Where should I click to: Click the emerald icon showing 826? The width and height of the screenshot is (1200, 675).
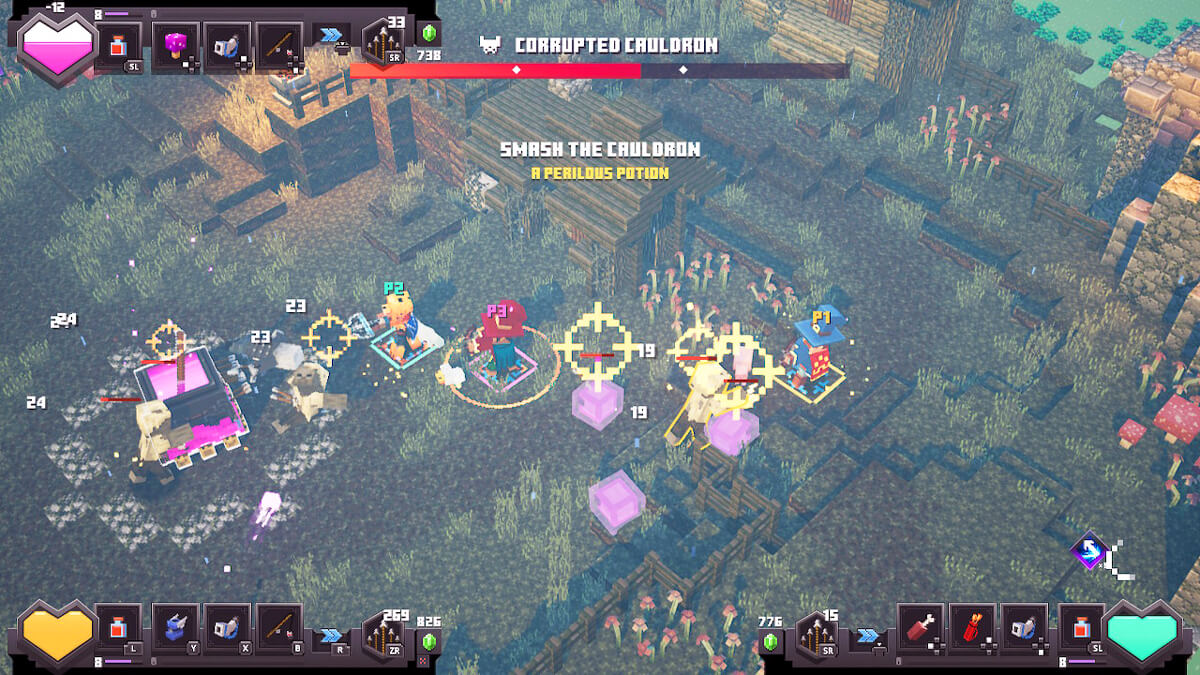(430, 641)
